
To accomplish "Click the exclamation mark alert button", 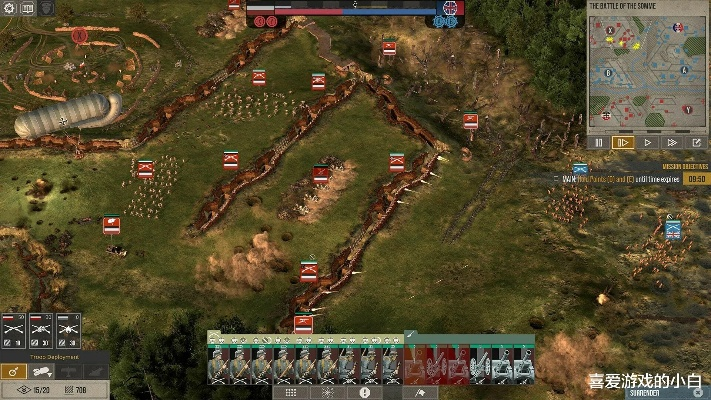I will (364, 393).
